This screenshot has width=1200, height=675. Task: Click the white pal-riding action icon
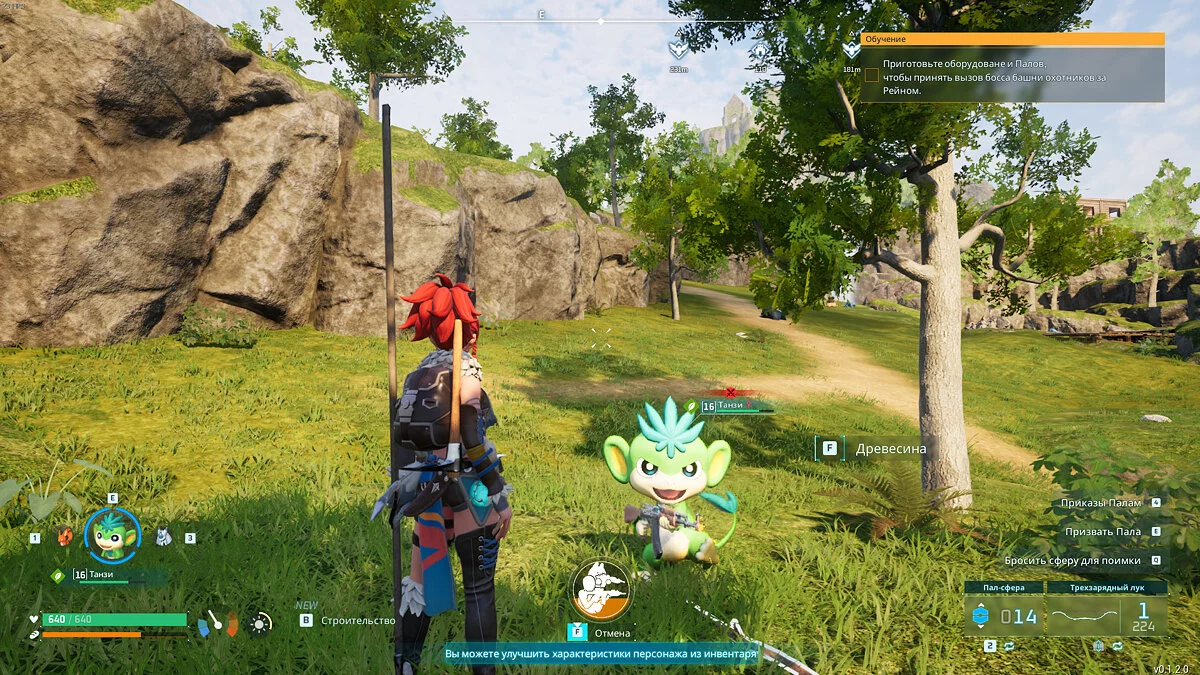pos(600,589)
